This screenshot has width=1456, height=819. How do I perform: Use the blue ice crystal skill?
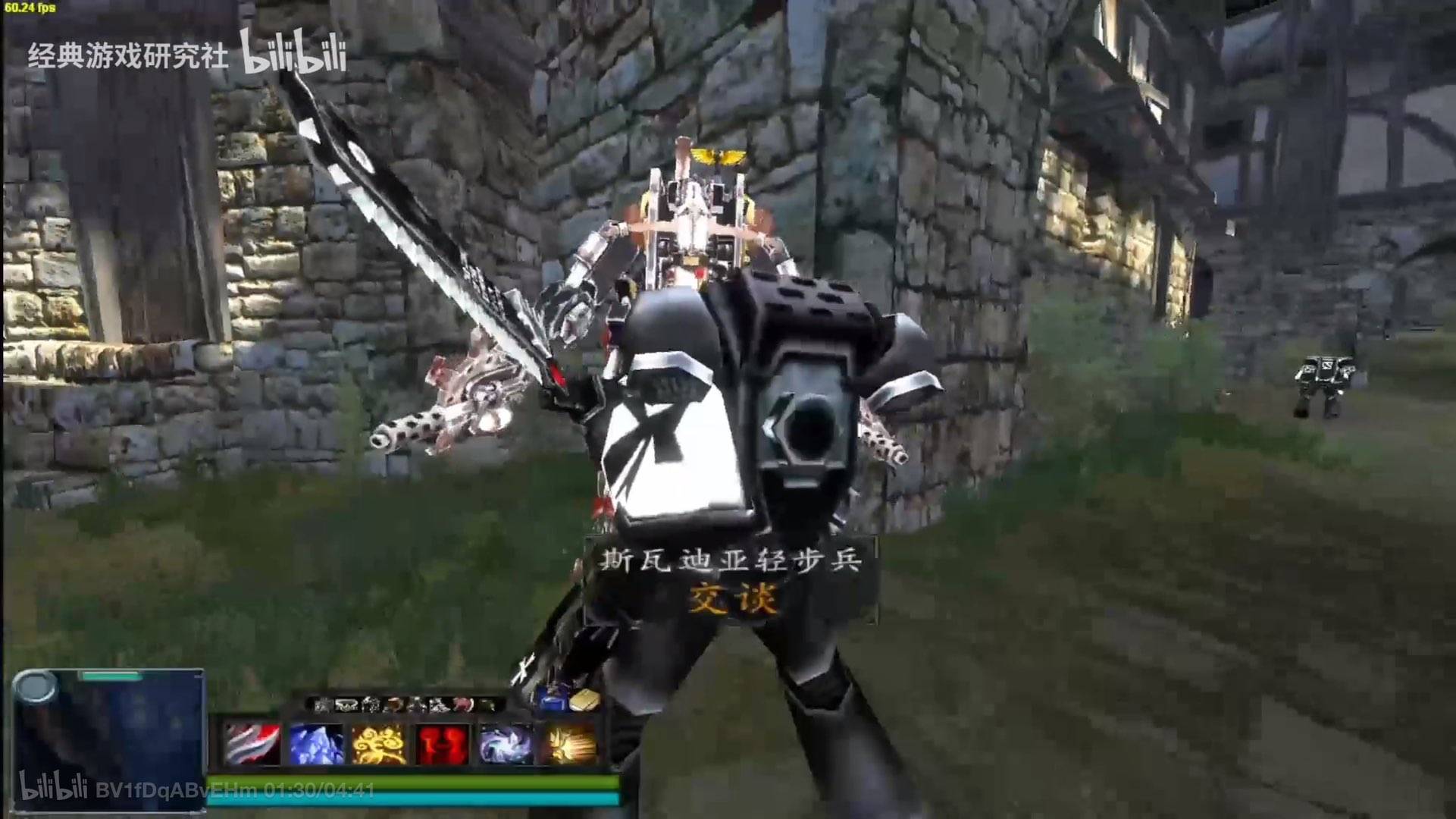pyautogui.click(x=316, y=744)
